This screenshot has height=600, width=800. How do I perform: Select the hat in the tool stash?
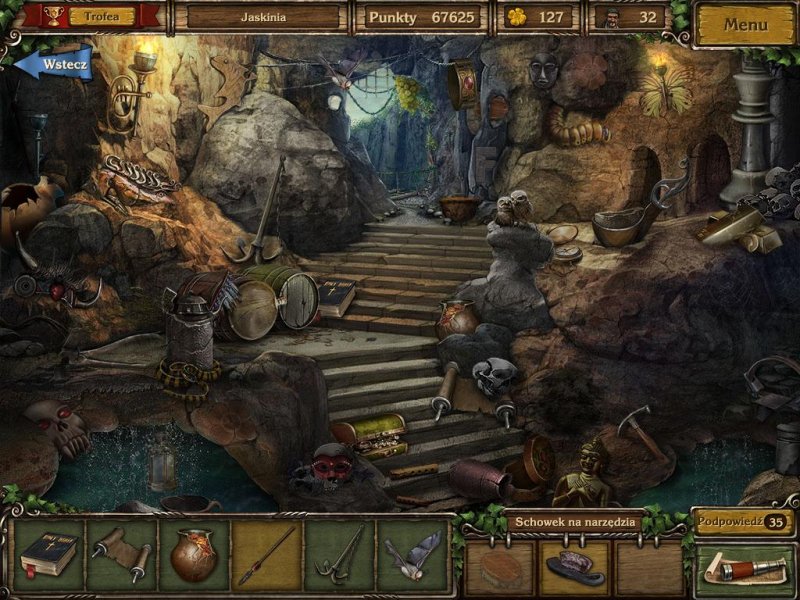tap(574, 567)
